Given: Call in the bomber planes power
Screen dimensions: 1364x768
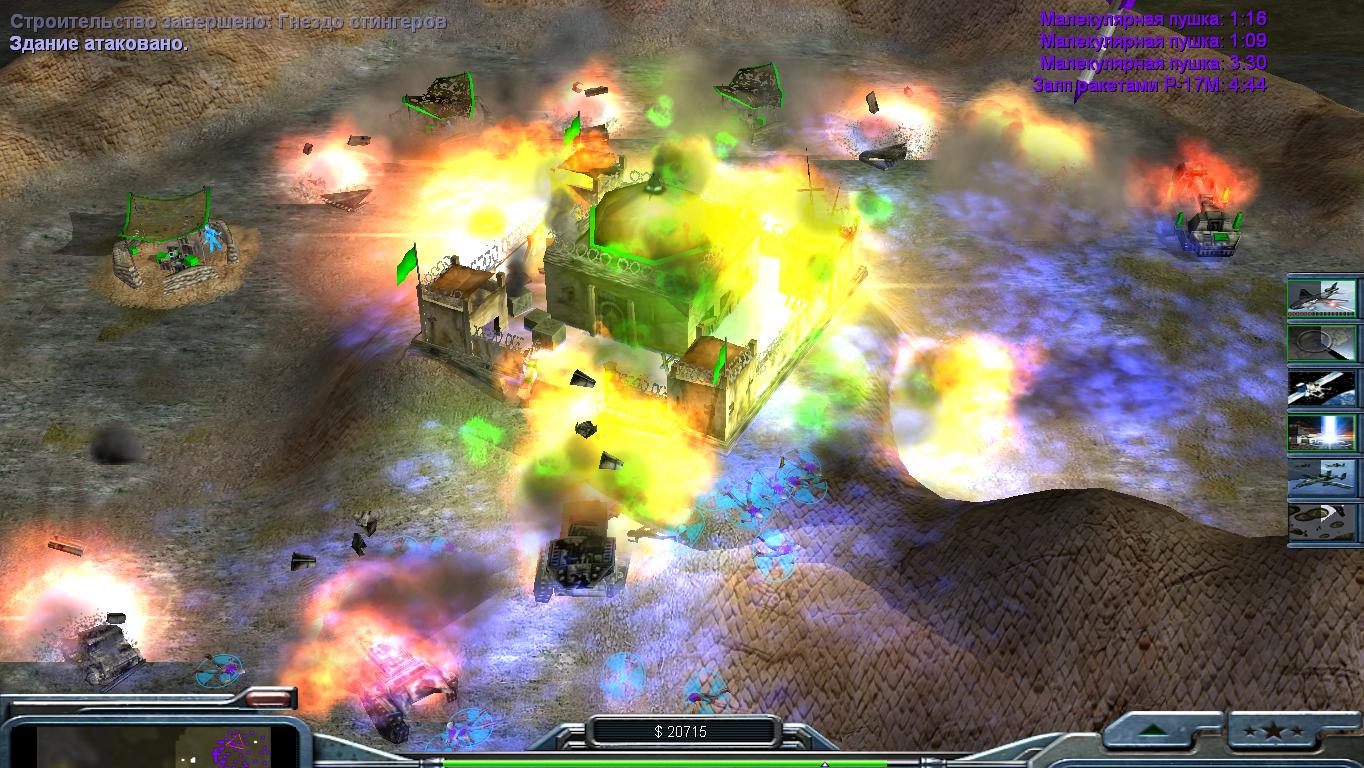Looking at the screenshot, I should coord(1322,477).
